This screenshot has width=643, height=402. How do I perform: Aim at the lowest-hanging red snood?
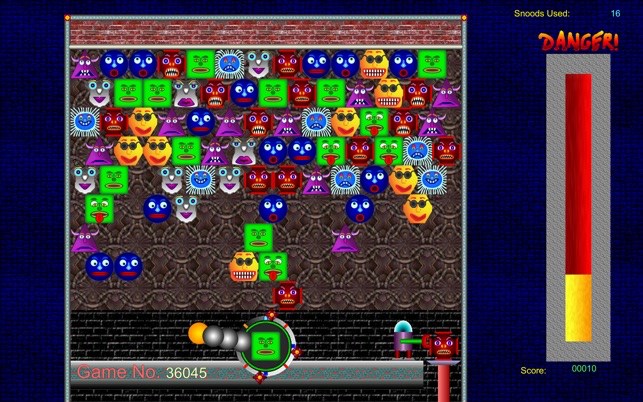tap(288, 294)
